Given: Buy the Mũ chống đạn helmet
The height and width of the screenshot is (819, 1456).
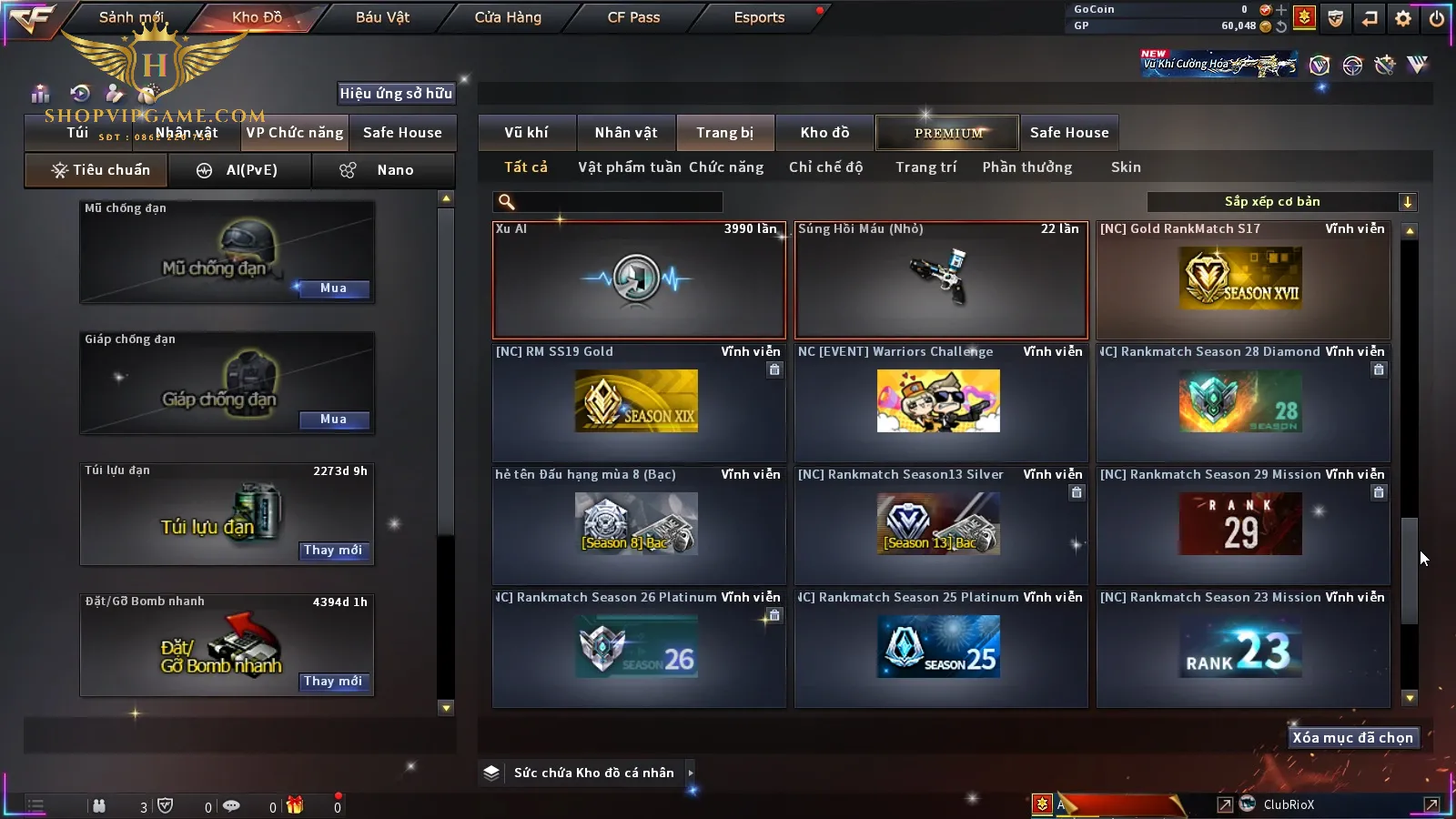Looking at the screenshot, I should pyautogui.click(x=333, y=288).
